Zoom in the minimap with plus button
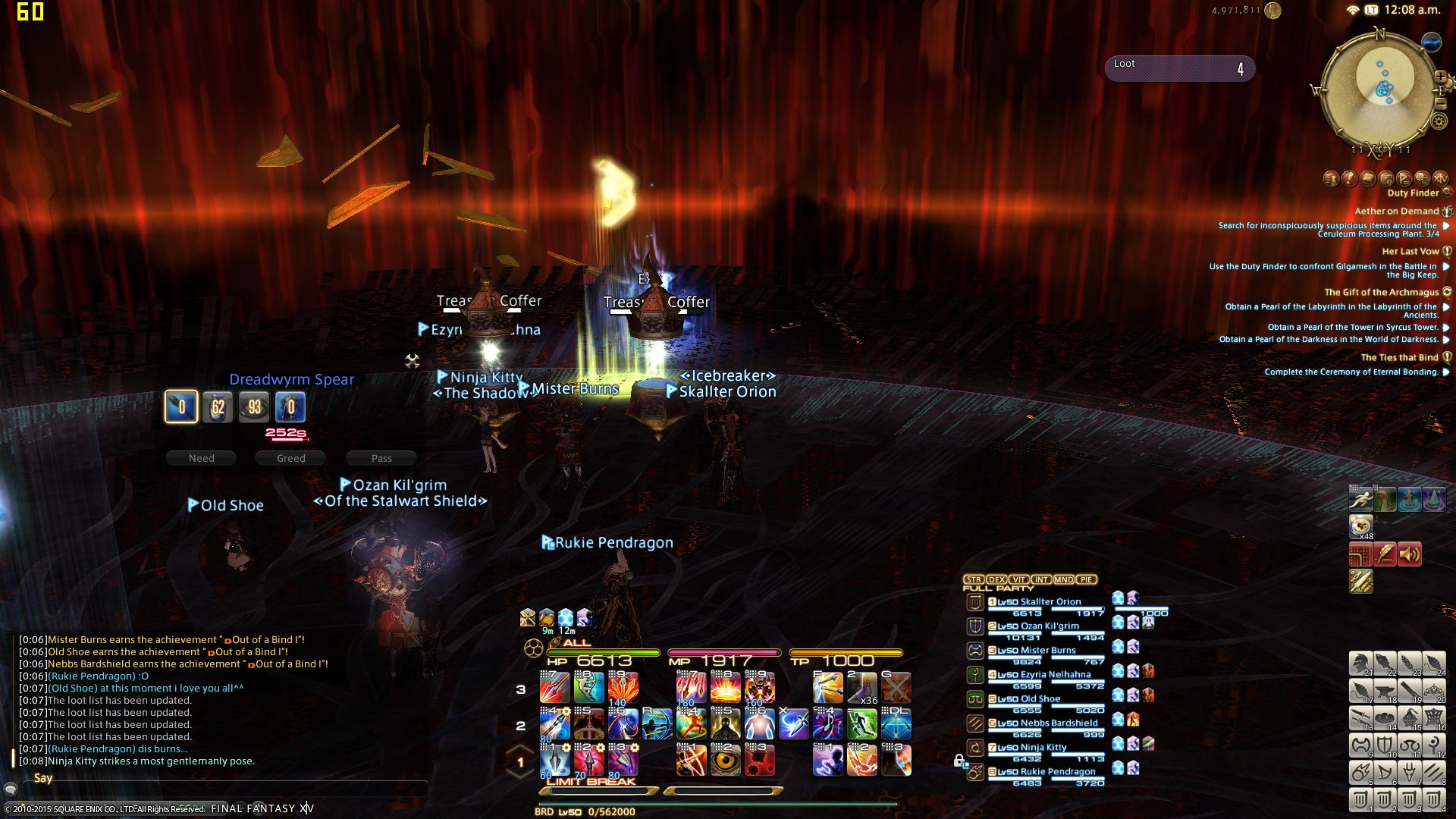The width and height of the screenshot is (1456, 819). coord(1440,77)
